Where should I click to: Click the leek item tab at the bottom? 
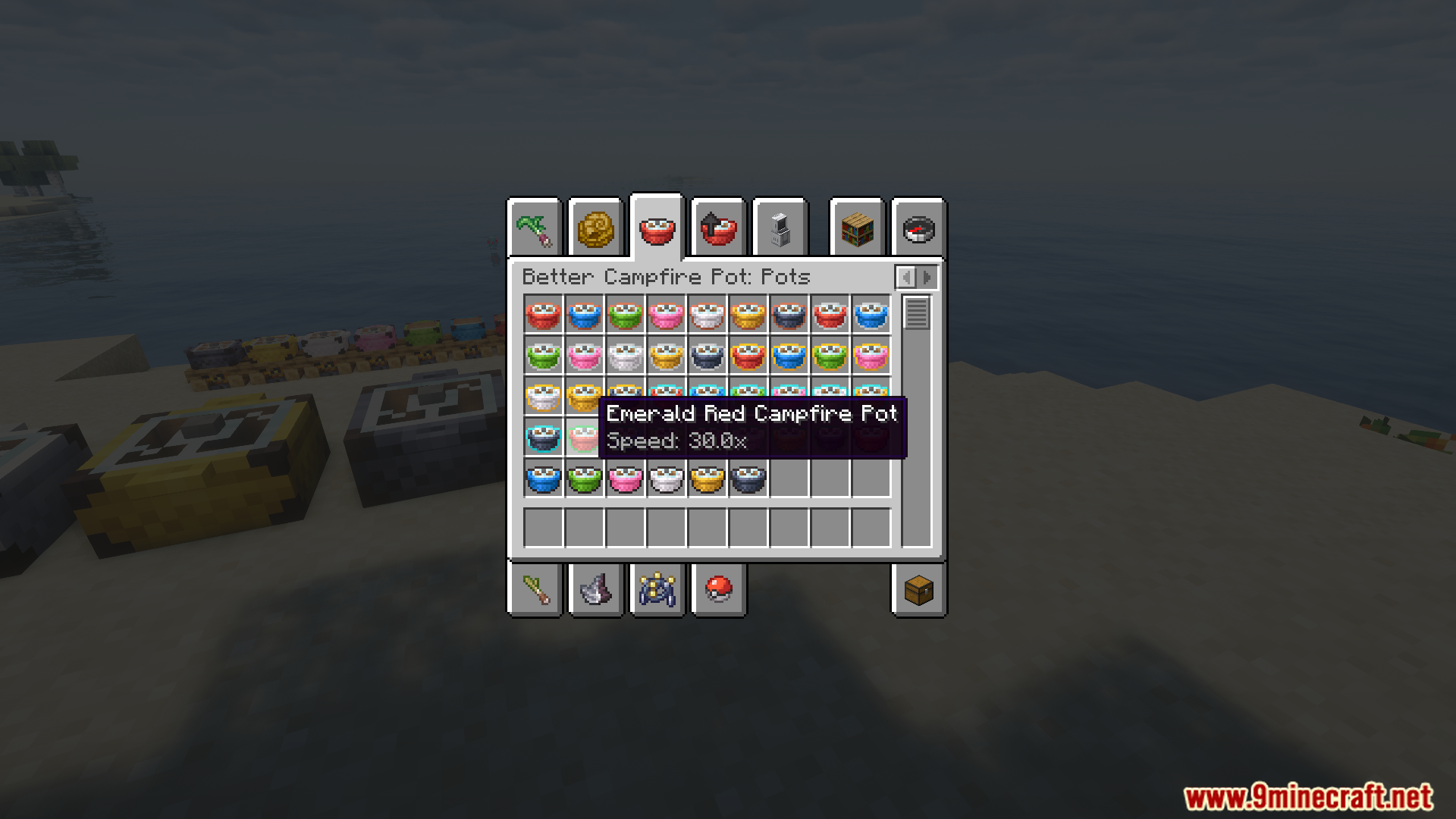[x=535, y=591]
